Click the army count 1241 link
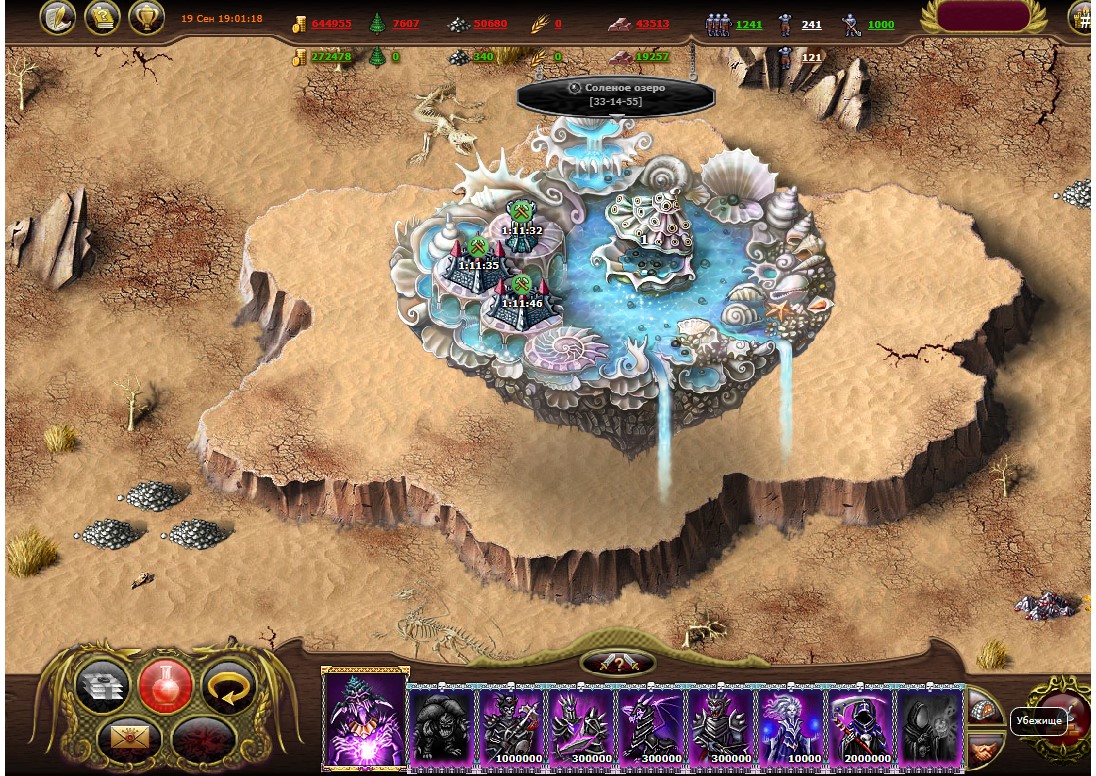Screen dimensions: 1096x776 tap(749, 24)
